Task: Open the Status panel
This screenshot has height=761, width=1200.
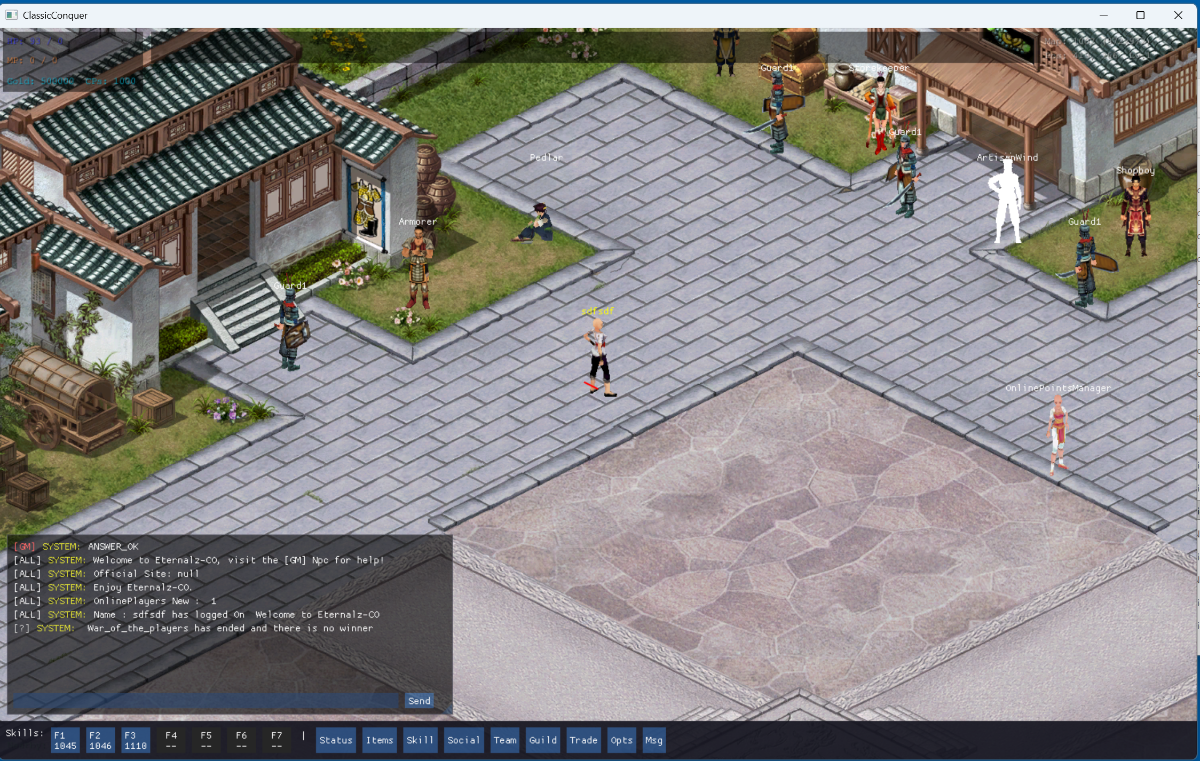Action: (x=336, y=740)
